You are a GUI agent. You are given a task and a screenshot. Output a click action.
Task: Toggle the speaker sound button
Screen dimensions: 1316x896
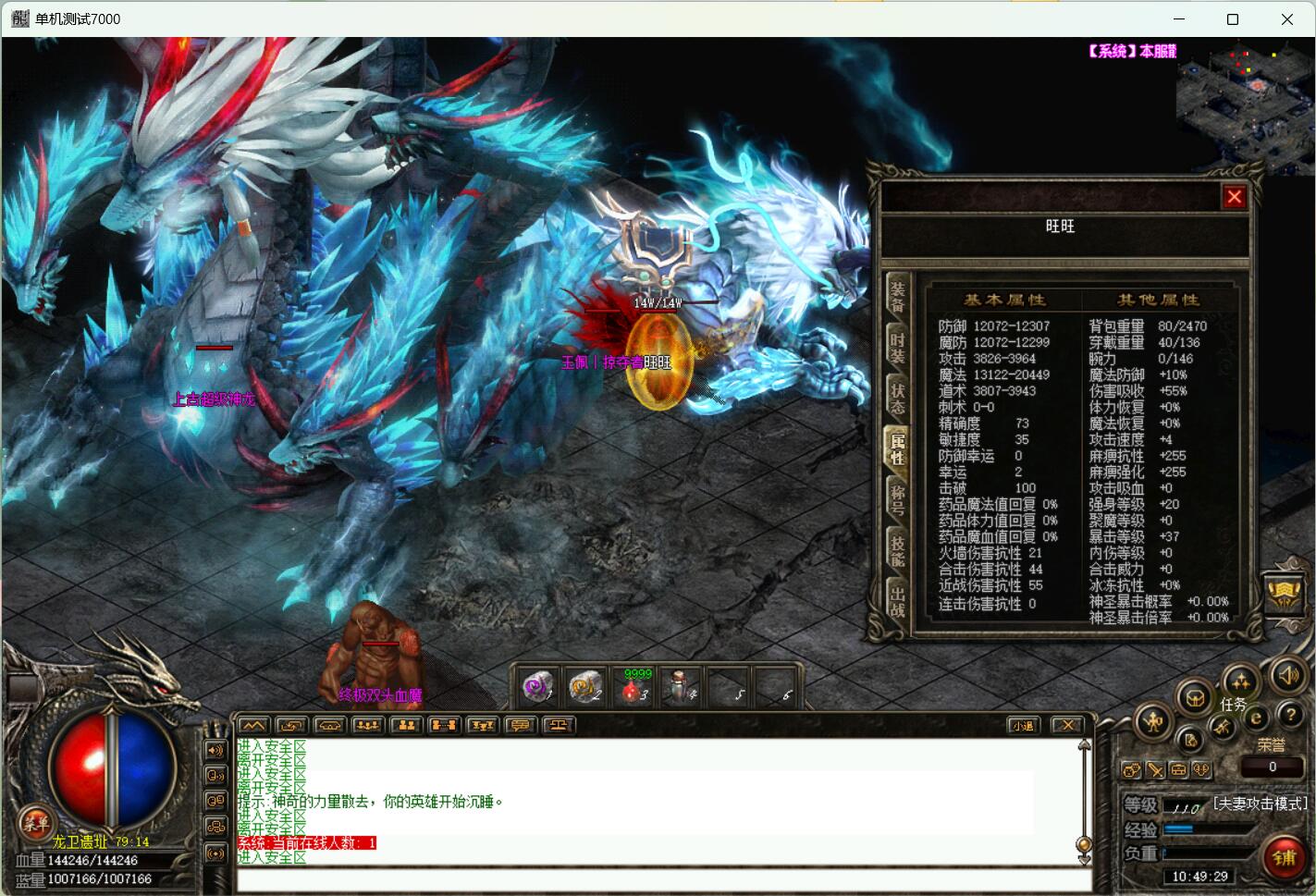point(1288,676)
